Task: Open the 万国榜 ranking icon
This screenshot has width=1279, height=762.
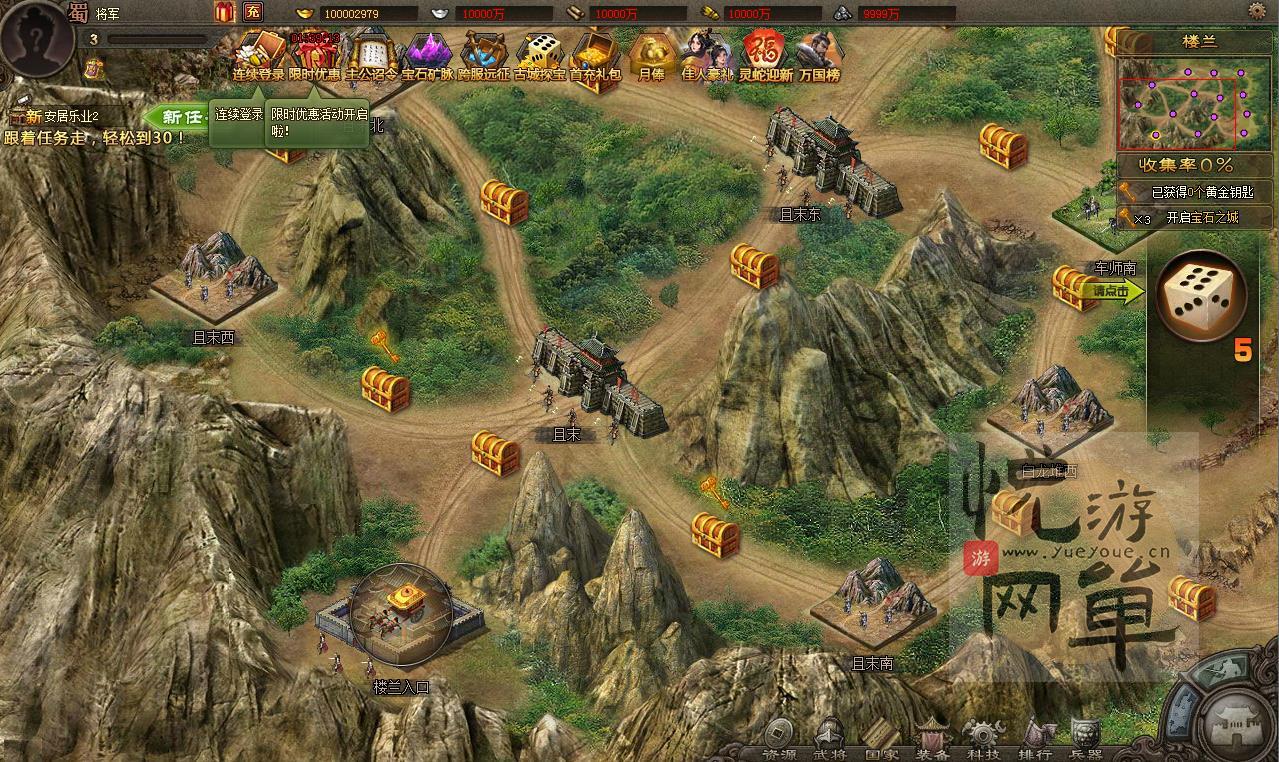Action: (819, 55)
